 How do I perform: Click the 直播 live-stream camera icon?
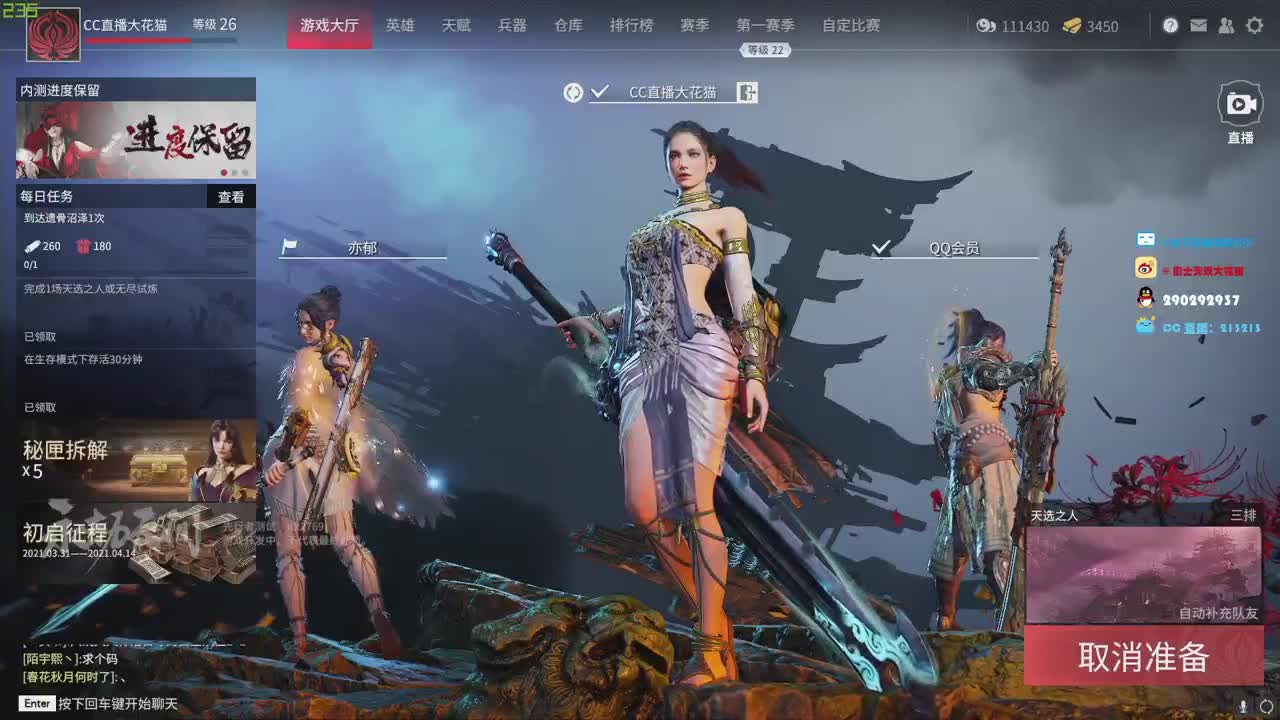[1240, 103]
